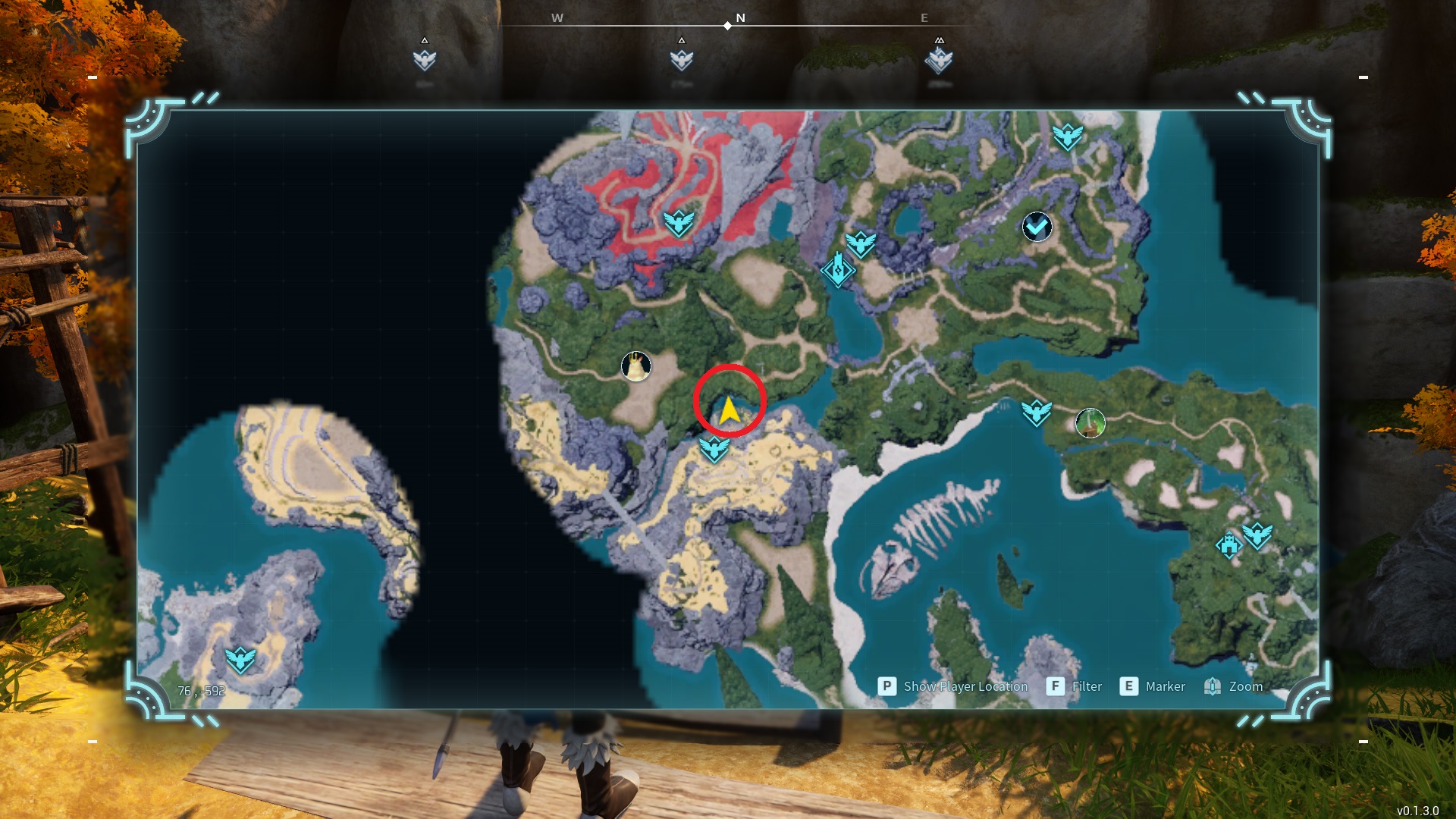The image size is (1456, 819).
Task: Click the white creature boss portrait
Action: click(636, 366)
